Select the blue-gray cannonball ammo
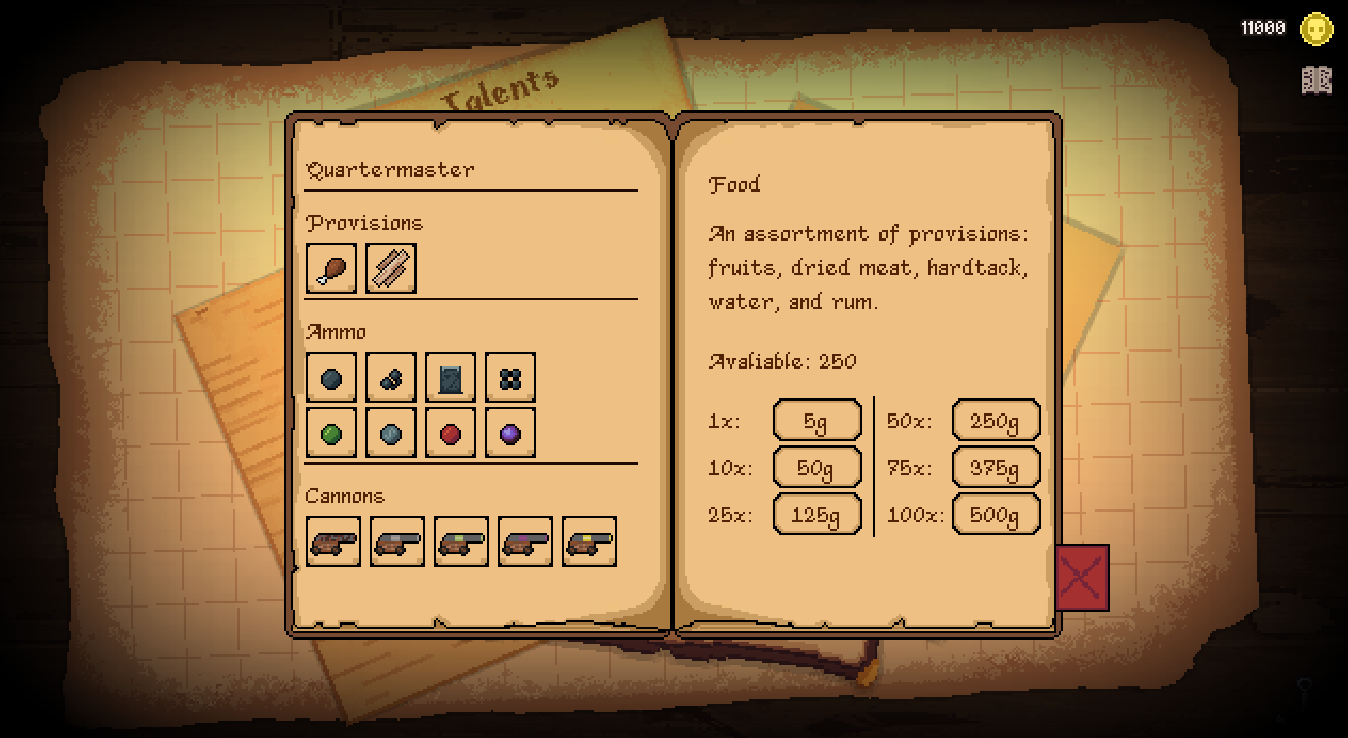 [391, 433]
